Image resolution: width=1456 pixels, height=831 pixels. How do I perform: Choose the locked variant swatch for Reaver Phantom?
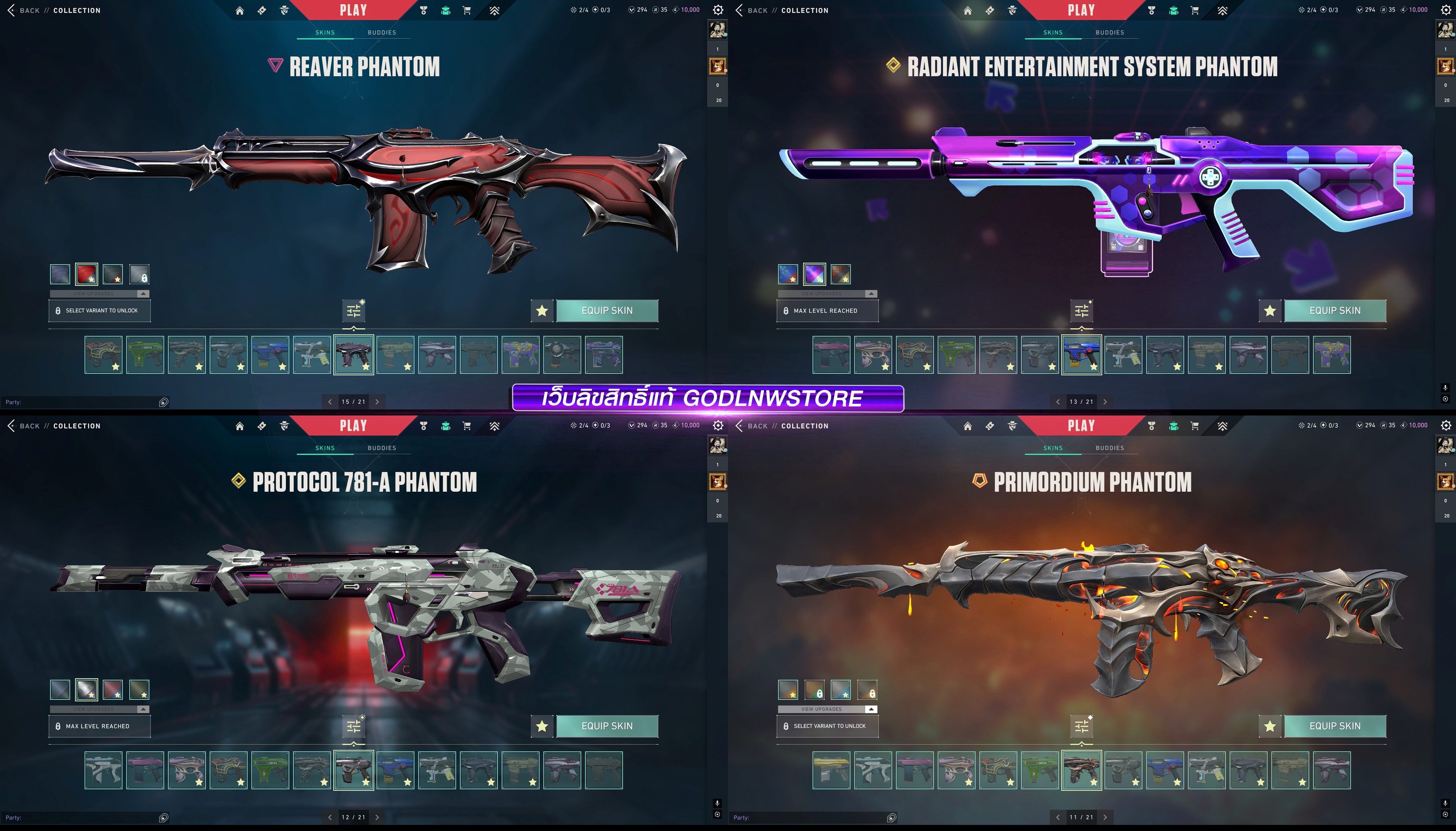click(x=139, y=274)
